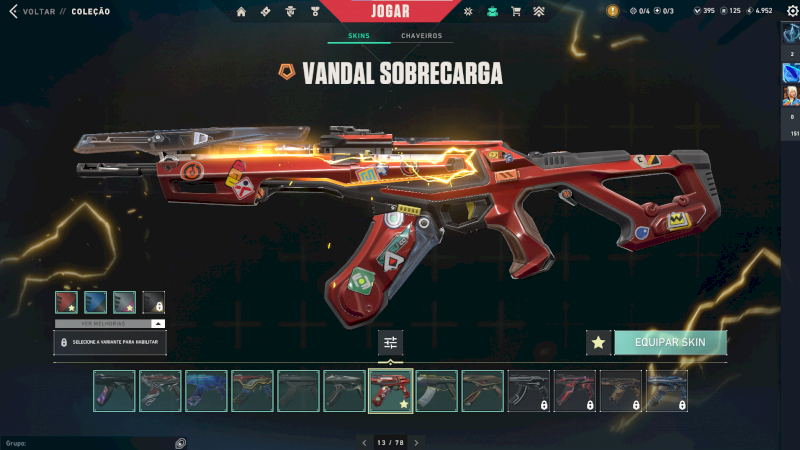
Task: Choose the pink color variant swatch
Action: (124, 301)
